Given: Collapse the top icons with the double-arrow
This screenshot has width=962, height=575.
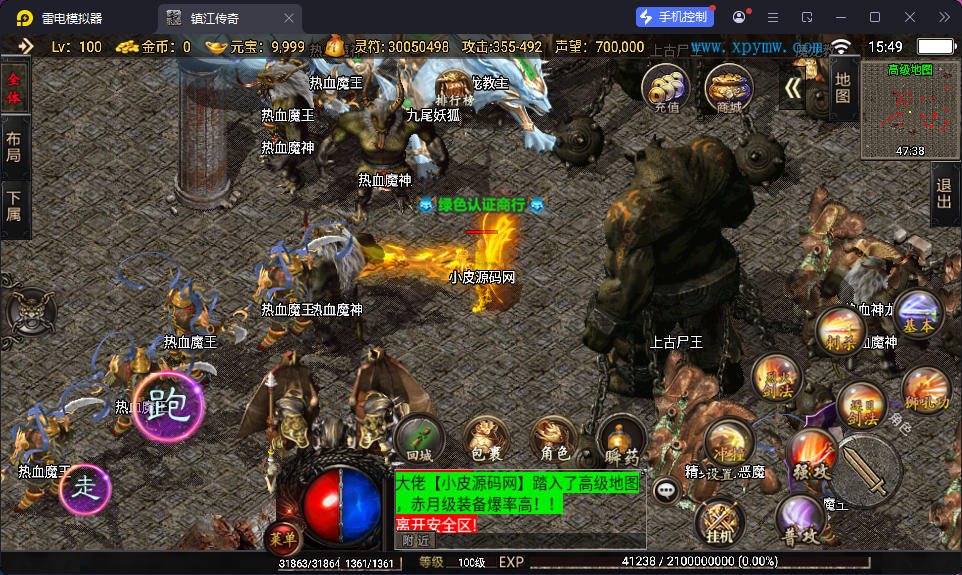Looking at the screenshot, I should point(793,88).
